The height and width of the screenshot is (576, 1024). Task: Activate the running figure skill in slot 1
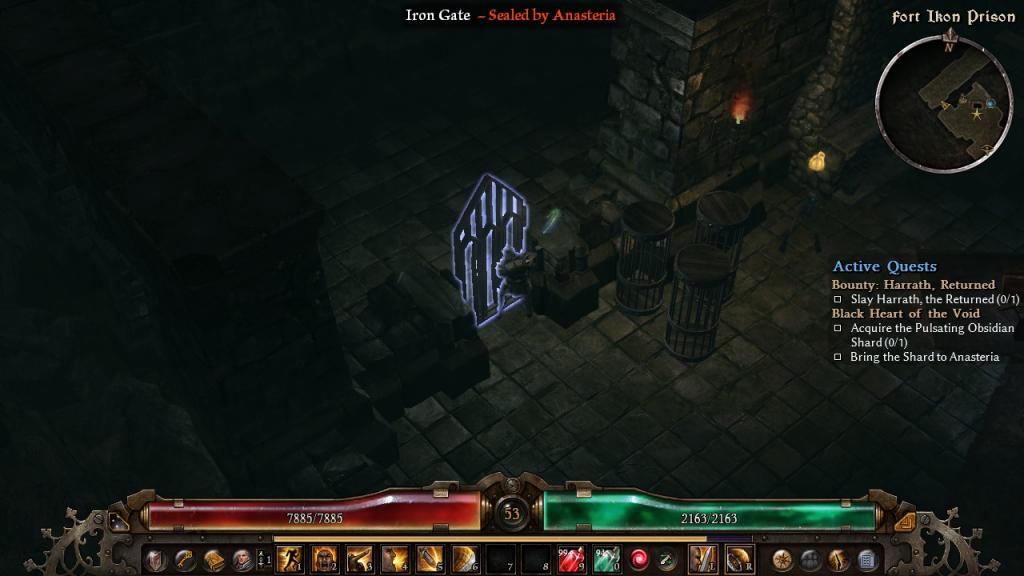point(290,559)
